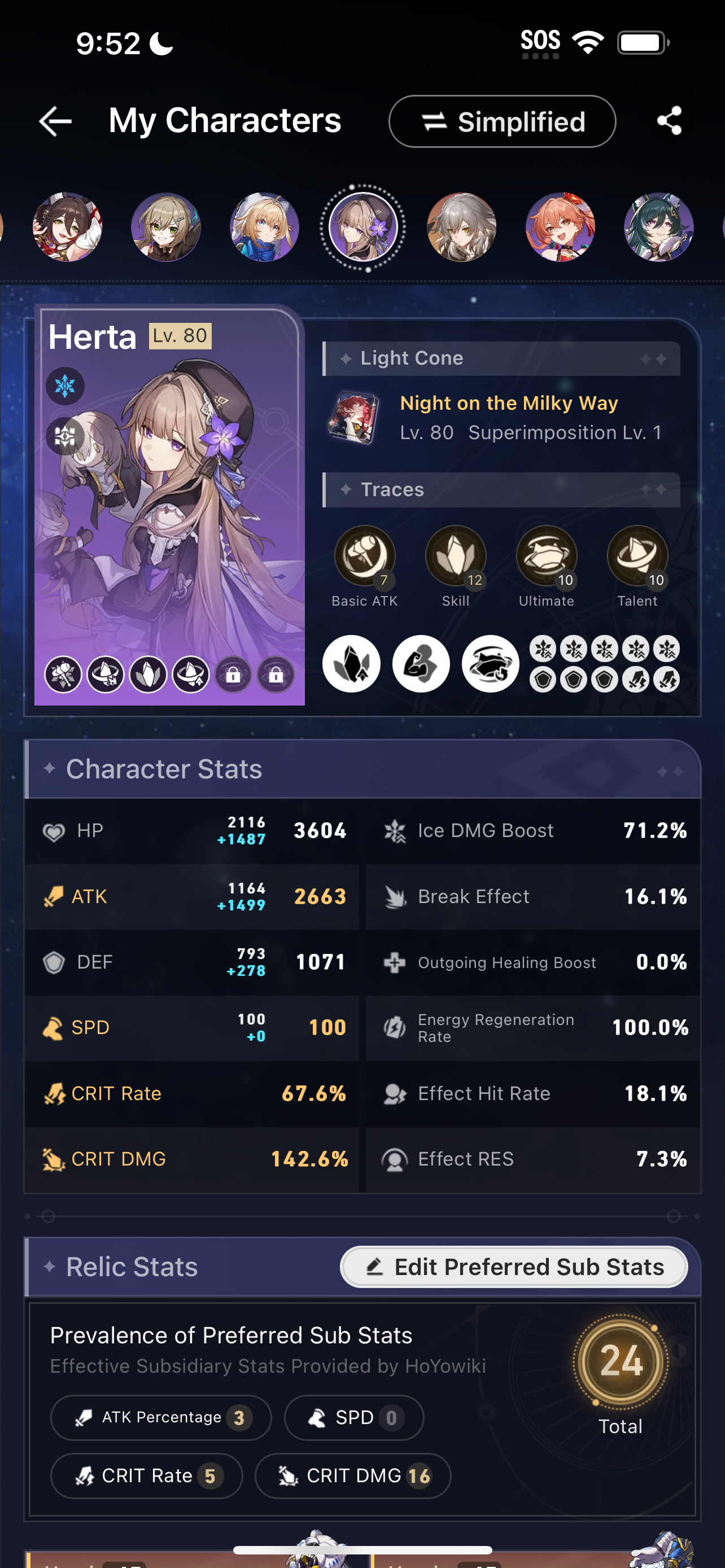Select the Talent trace icon

pyautogui.click(x=637, y=555)
